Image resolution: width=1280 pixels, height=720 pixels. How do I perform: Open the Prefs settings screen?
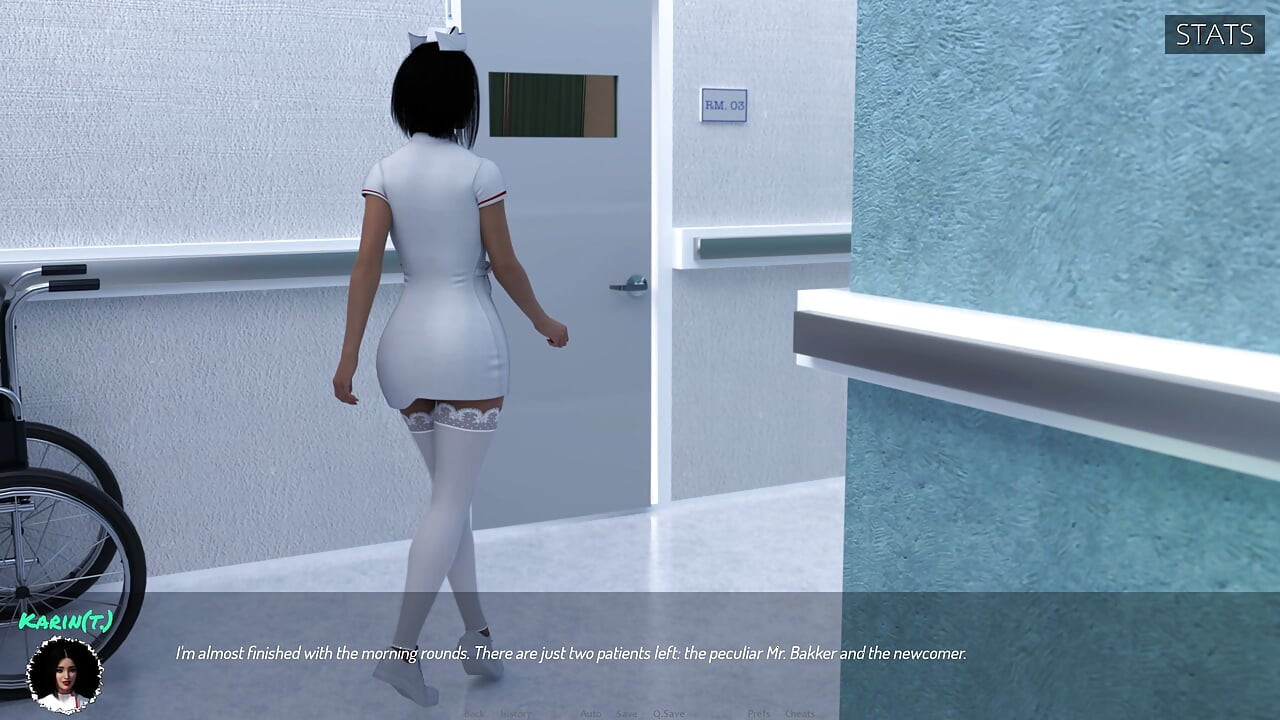(757, 713)
